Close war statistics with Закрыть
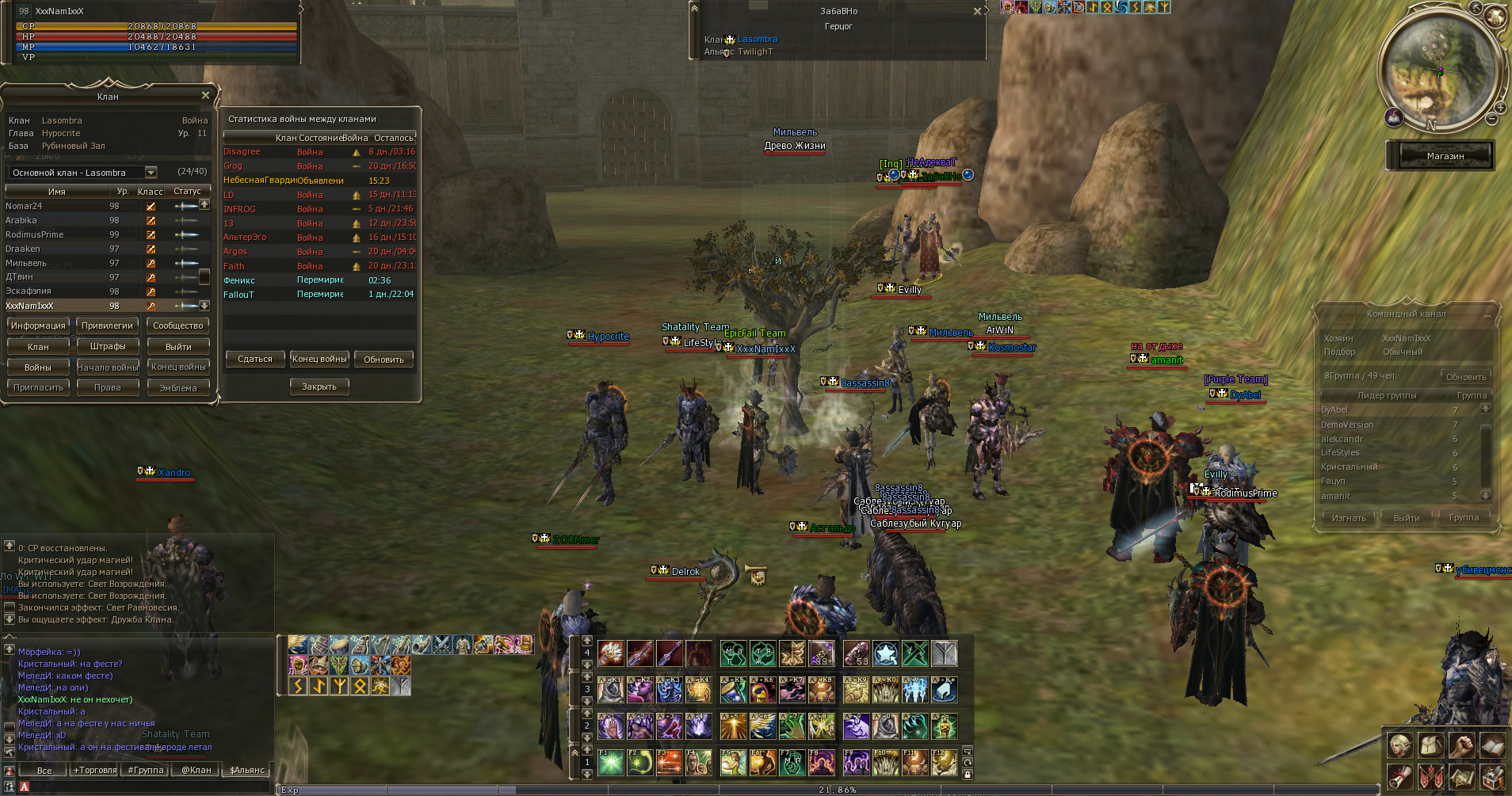Viewport: 1512px width, 796px height. (319, 387)
